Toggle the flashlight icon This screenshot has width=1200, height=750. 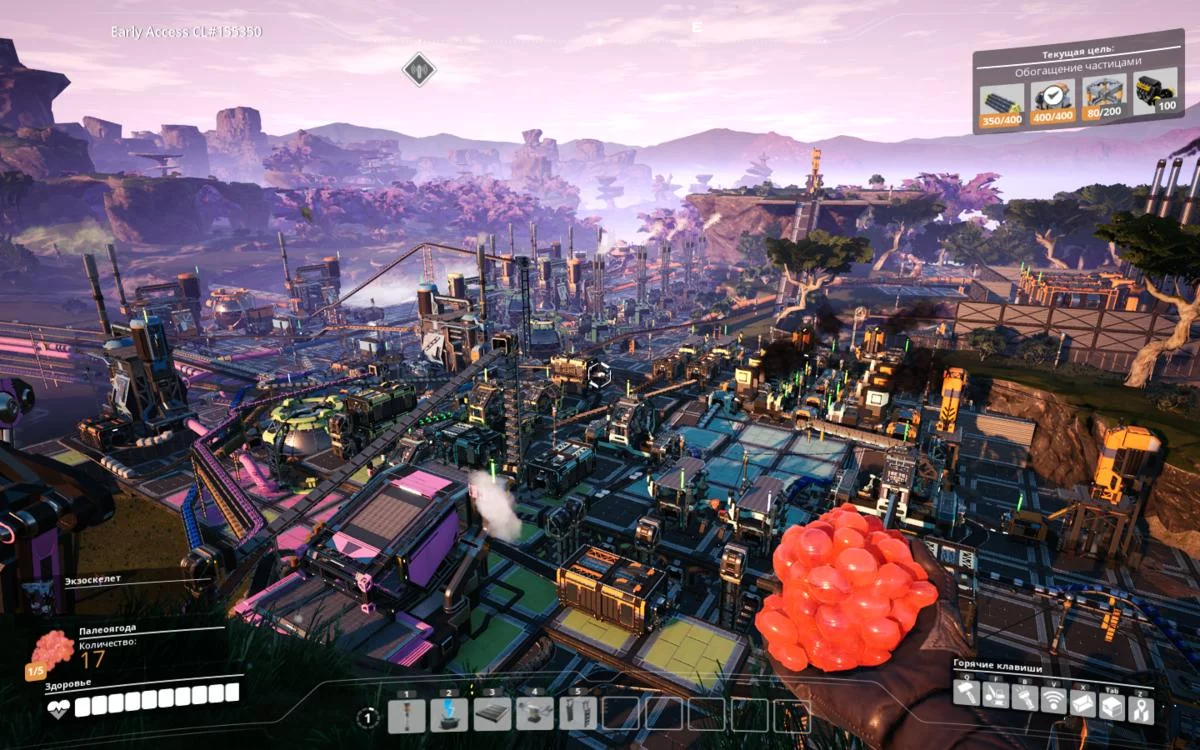click(x=1025, y=698)
